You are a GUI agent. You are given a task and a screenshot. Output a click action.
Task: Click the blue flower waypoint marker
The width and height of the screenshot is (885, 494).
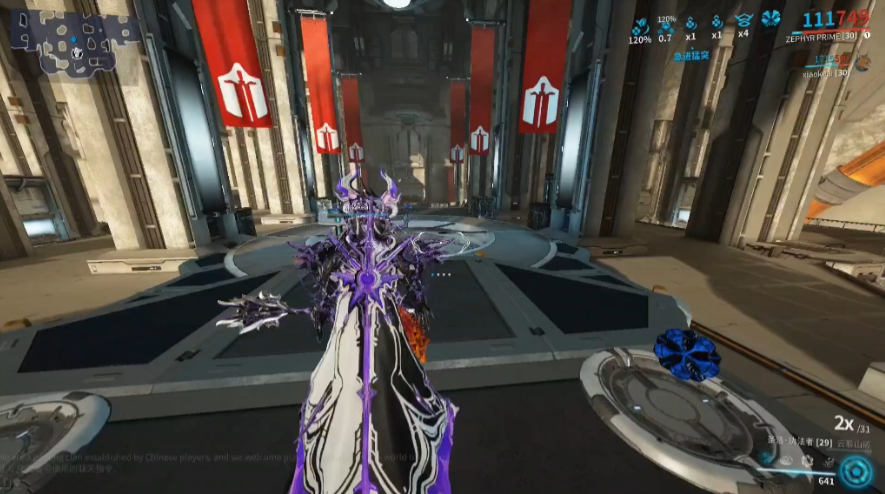click(687, 353)
